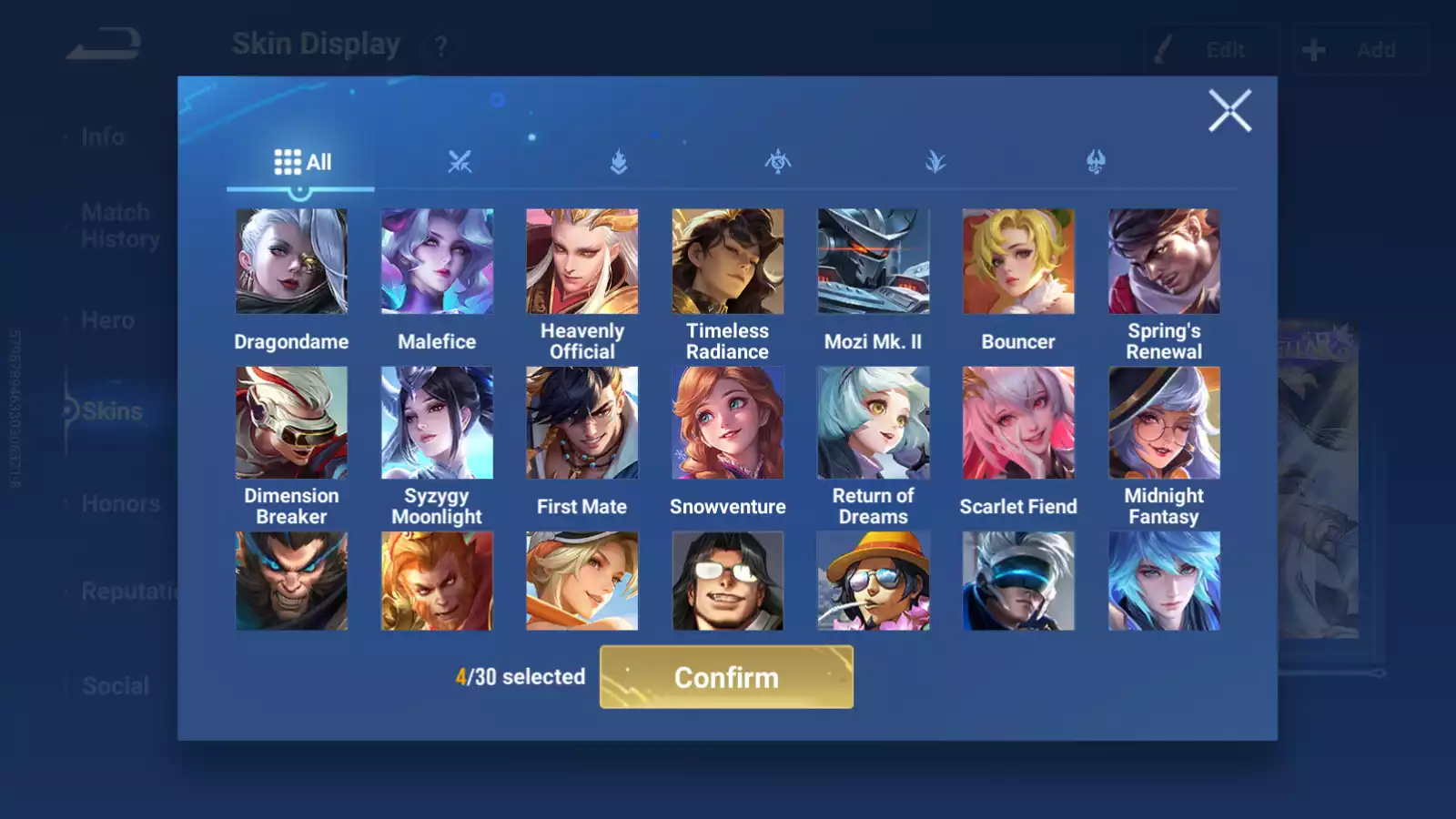
Task: Close the skin selection dialog
Action: coord(1229,111)
